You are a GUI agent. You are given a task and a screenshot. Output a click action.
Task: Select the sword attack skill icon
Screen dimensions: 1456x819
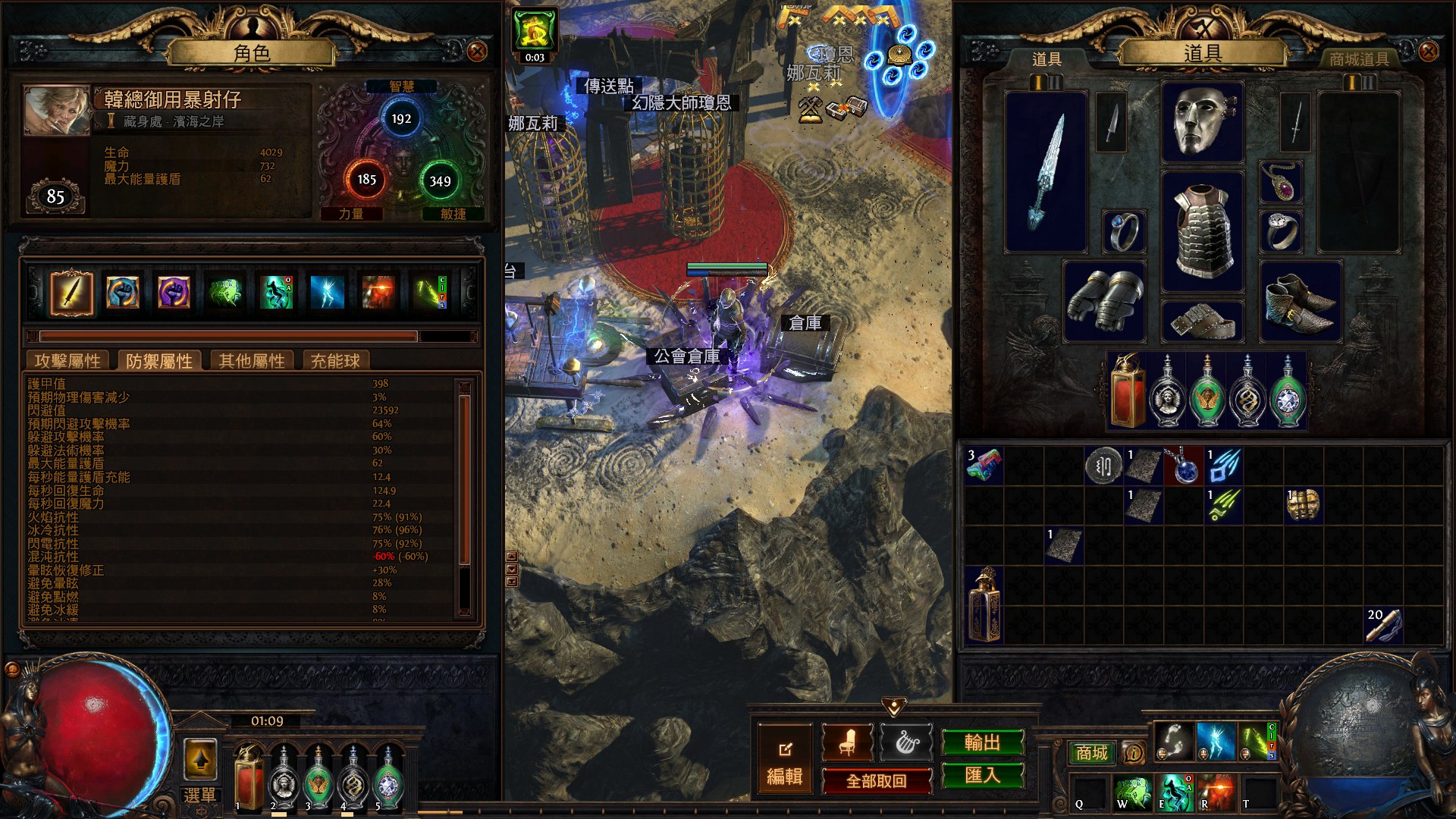(x=72, y=293)
